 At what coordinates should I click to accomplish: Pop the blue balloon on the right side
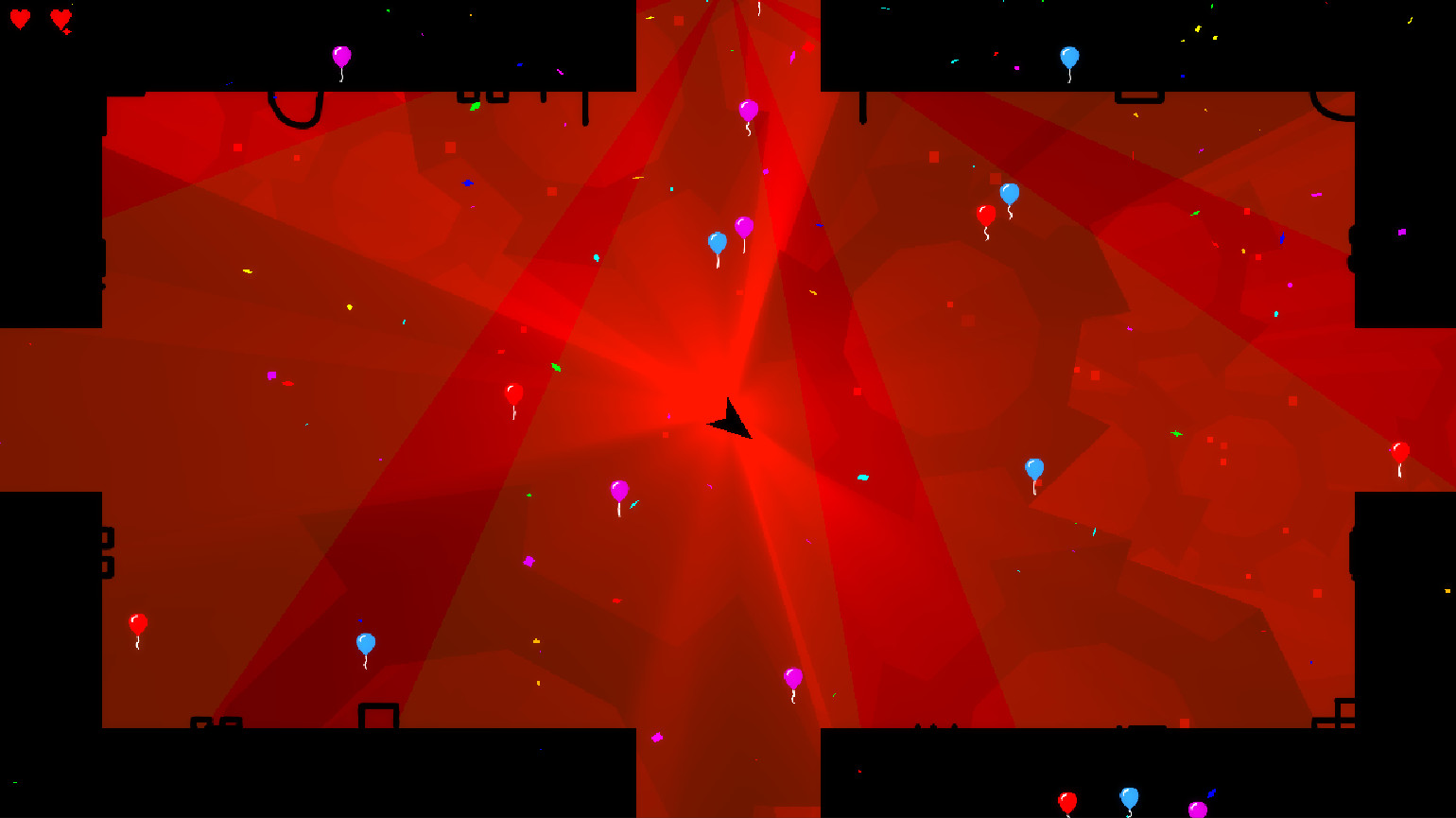1035,467
